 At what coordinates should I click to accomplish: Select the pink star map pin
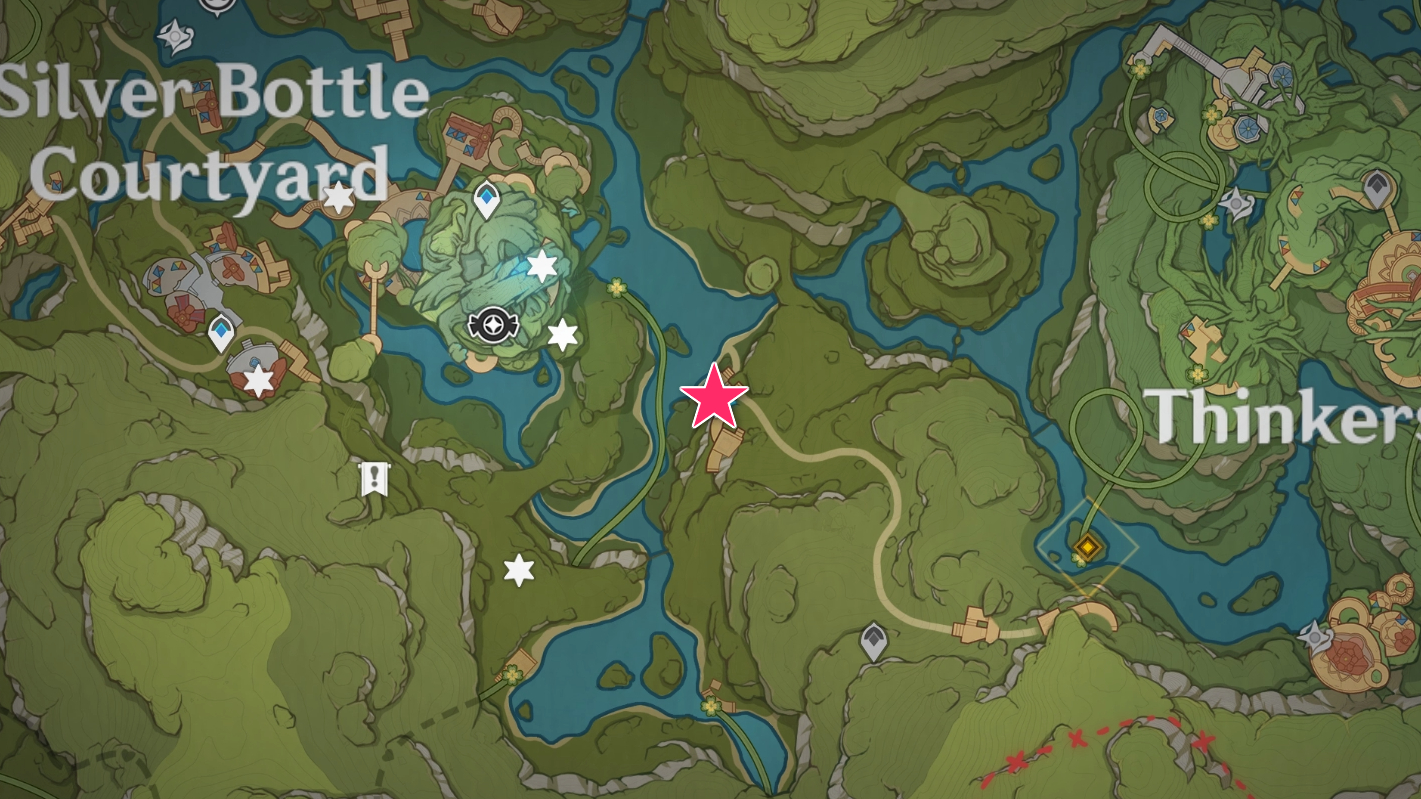point(715,397)
